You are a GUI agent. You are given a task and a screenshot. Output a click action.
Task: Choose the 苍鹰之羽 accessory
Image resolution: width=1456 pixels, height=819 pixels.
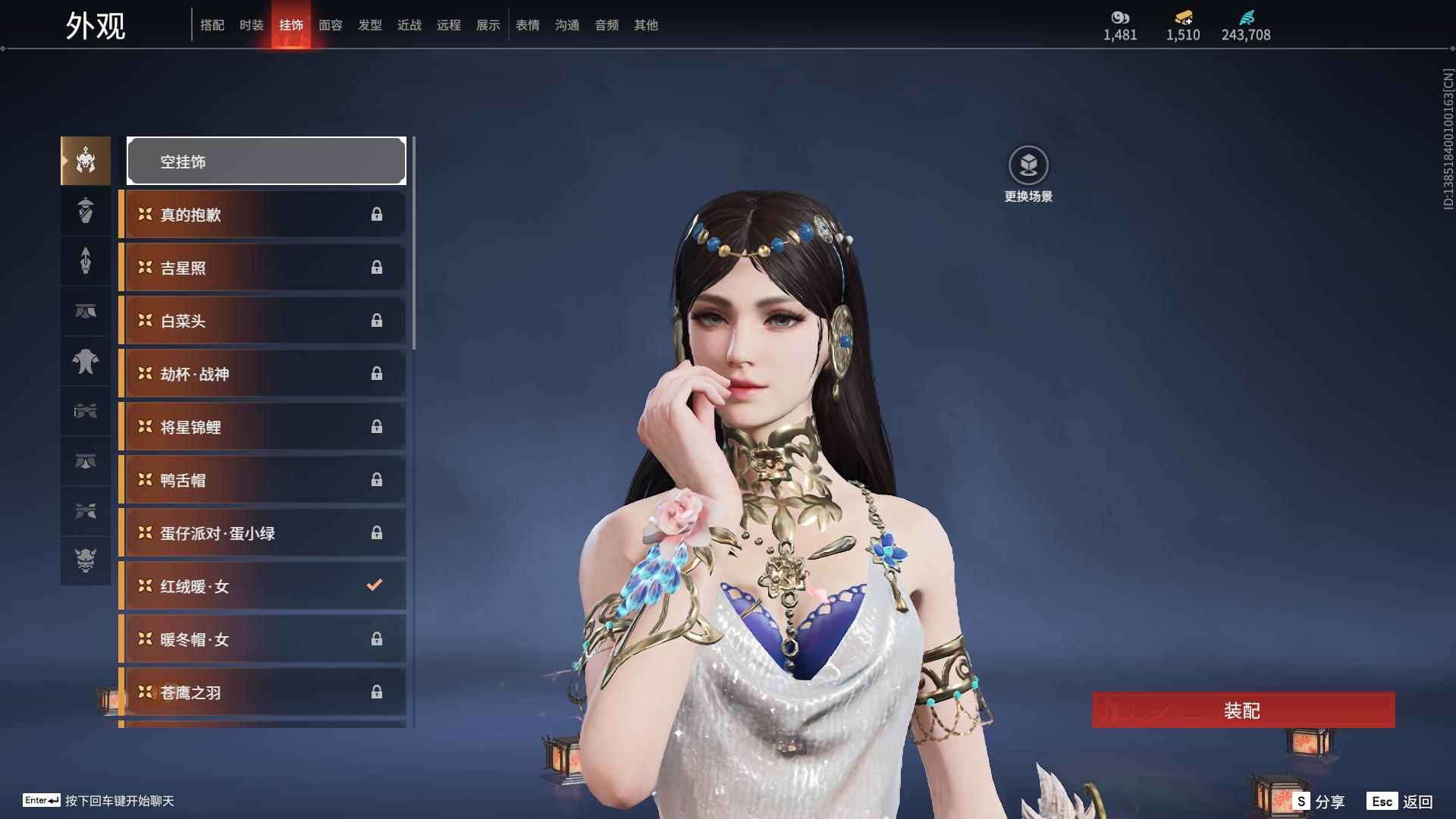pos(262,692)
